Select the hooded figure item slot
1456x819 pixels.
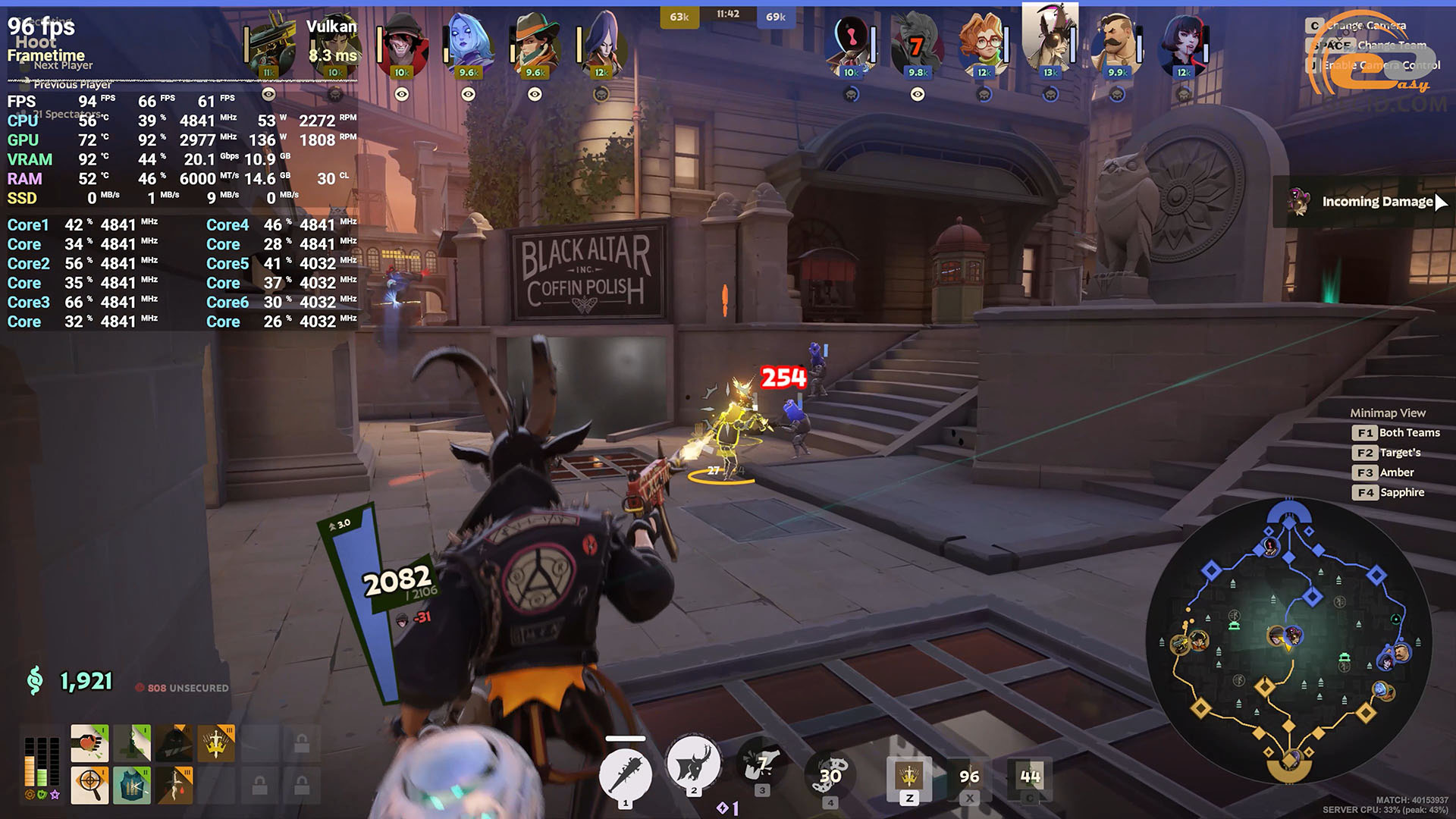coord(174,743)
